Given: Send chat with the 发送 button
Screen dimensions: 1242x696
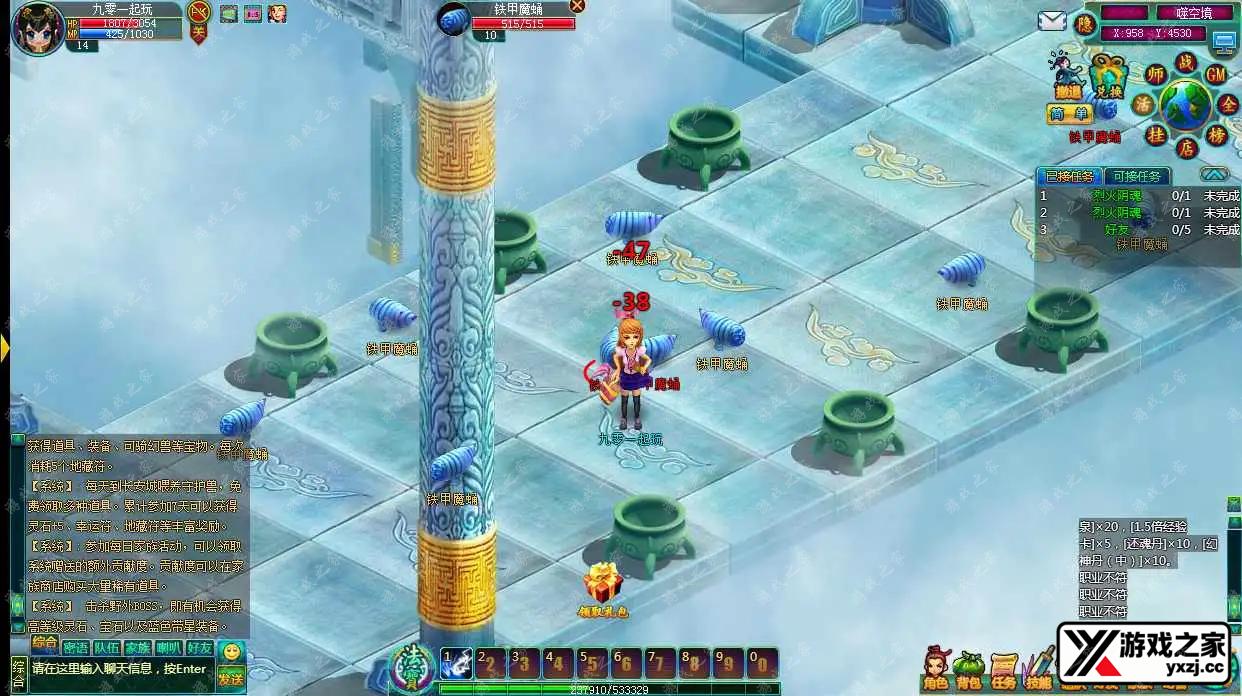Looking at the screenshot, I should click(x=231, y=679).
